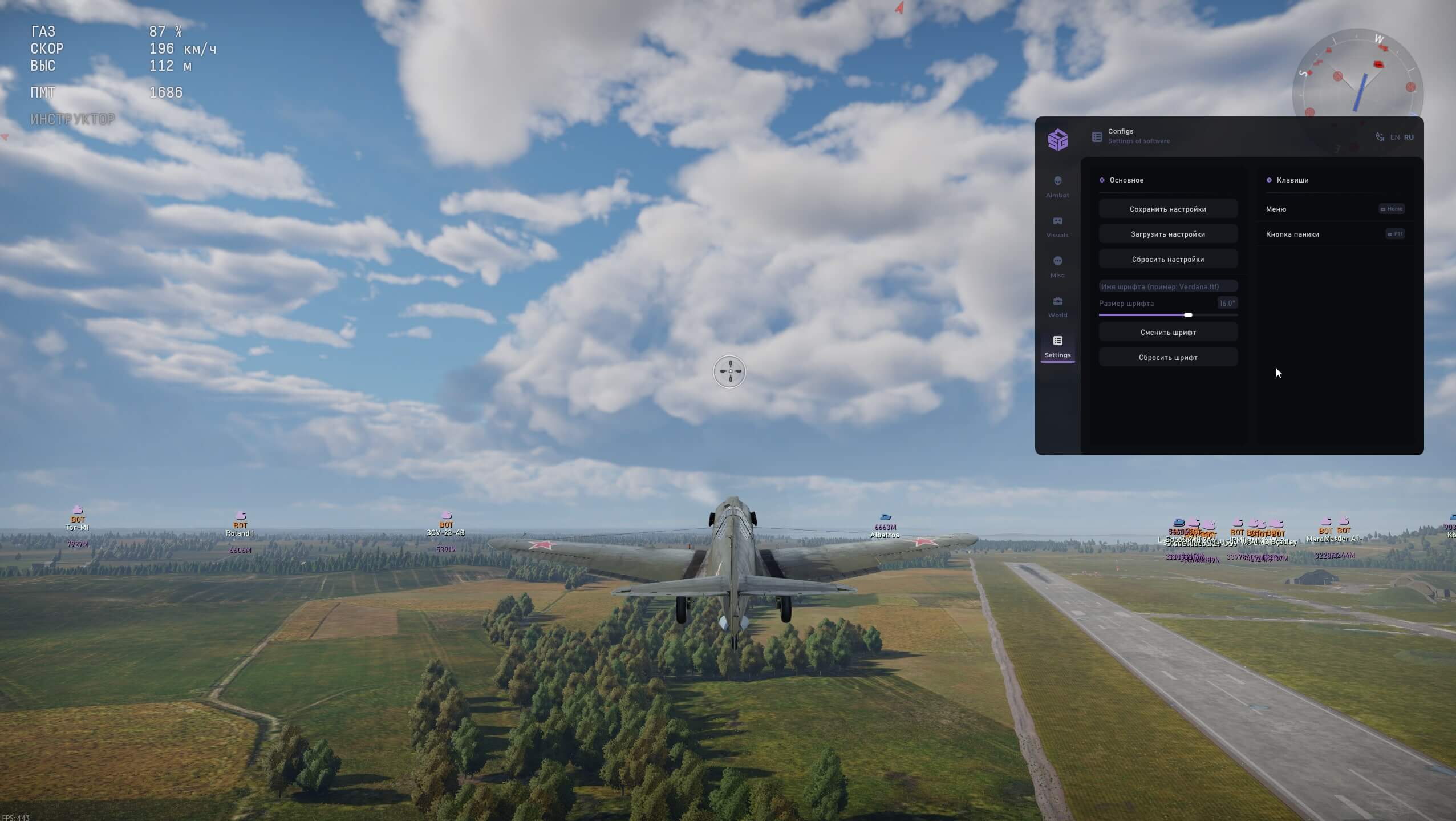The width and height of the screenshot is (1456, 821).
Task: Click the Сбросить шрифт button
Action: point(1167,357)
